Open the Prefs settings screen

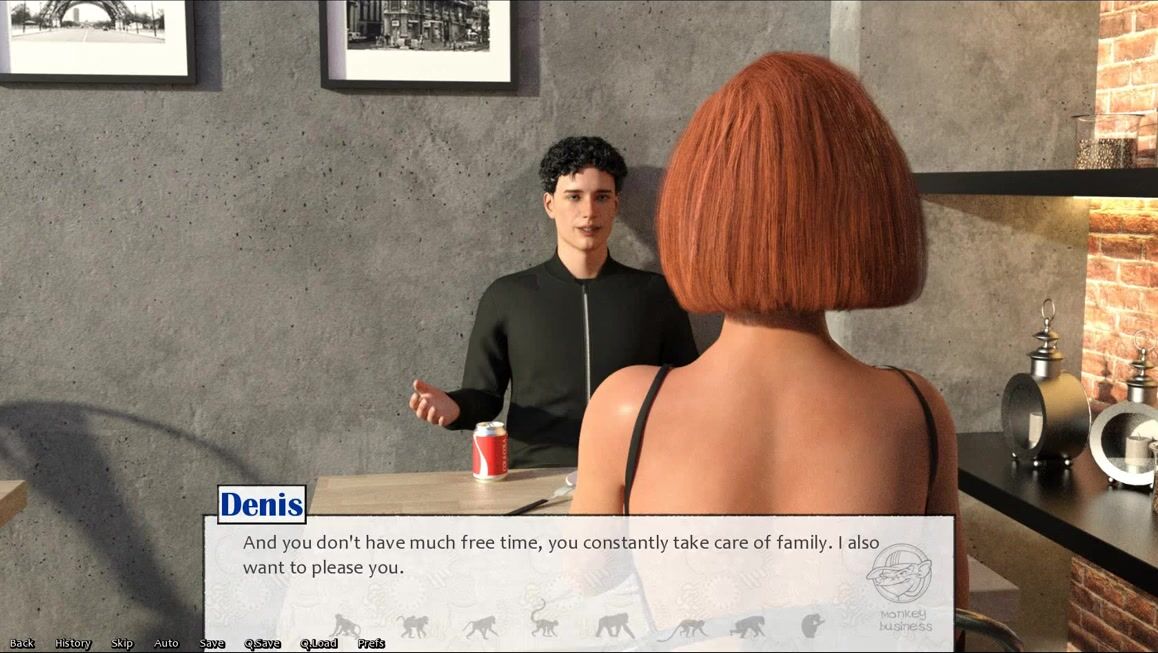click(371, 643)
